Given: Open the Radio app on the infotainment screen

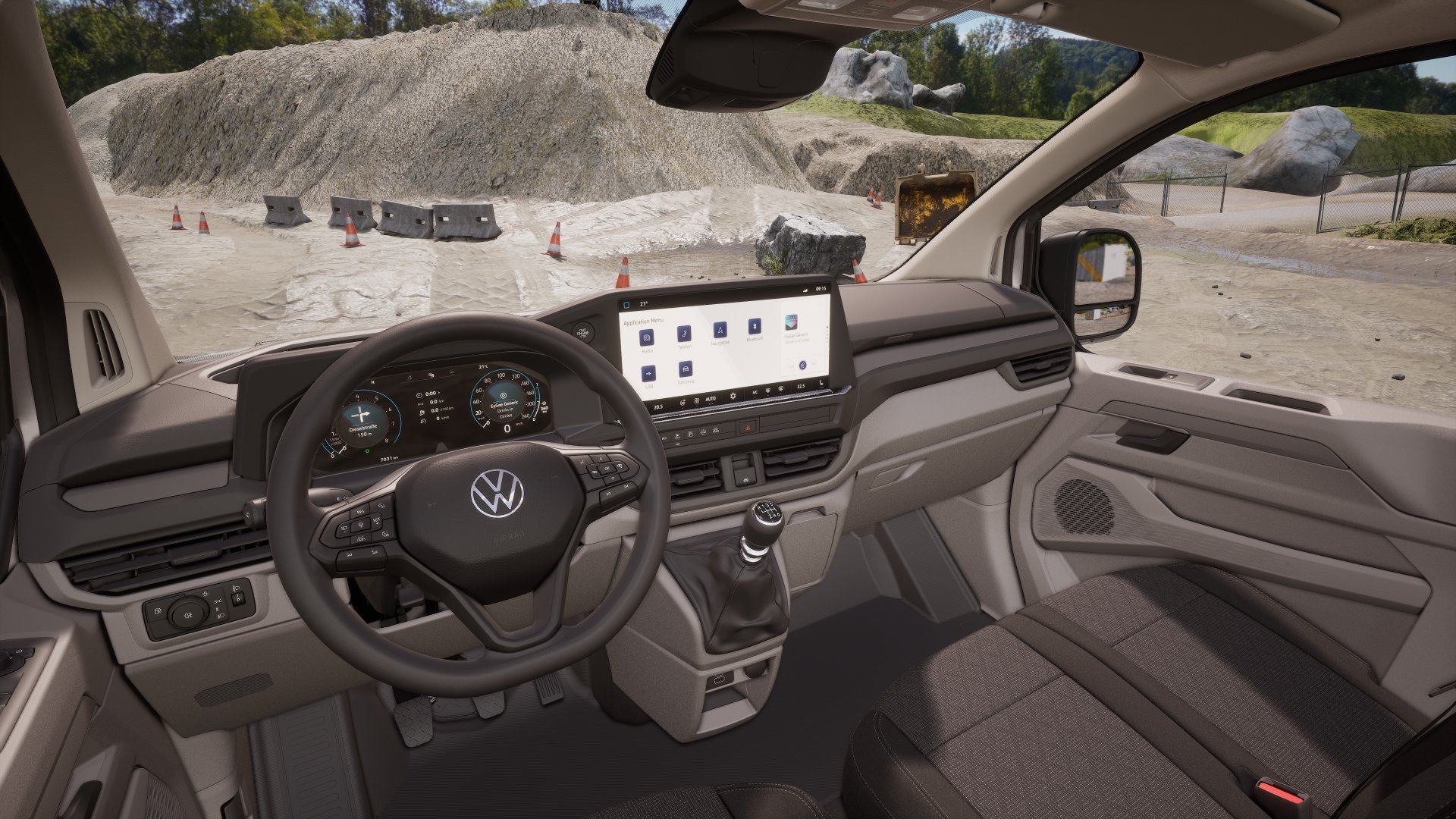Looking at the screenshot, I should tap(647, 338).
